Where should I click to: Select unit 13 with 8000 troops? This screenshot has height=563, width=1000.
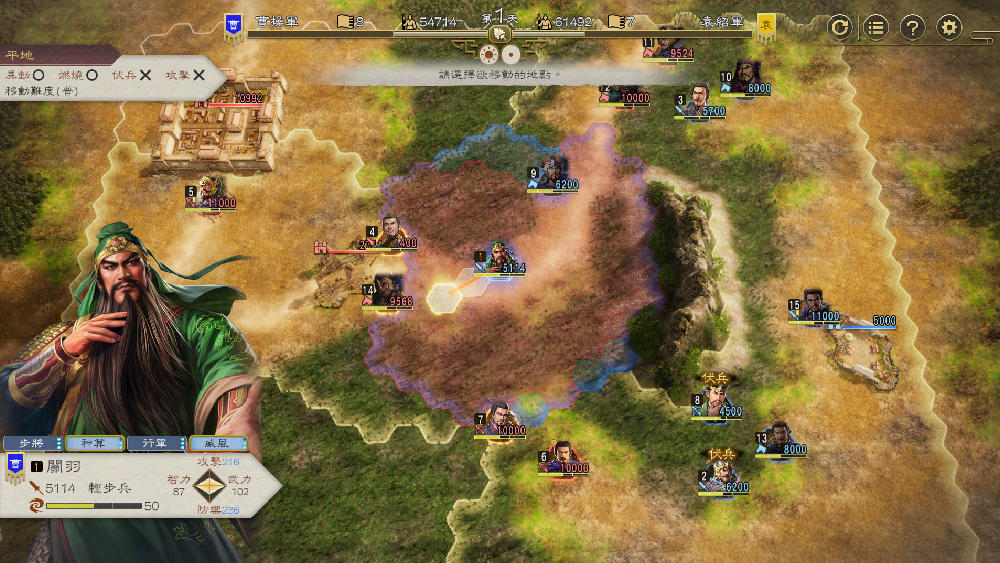point(781,439)
